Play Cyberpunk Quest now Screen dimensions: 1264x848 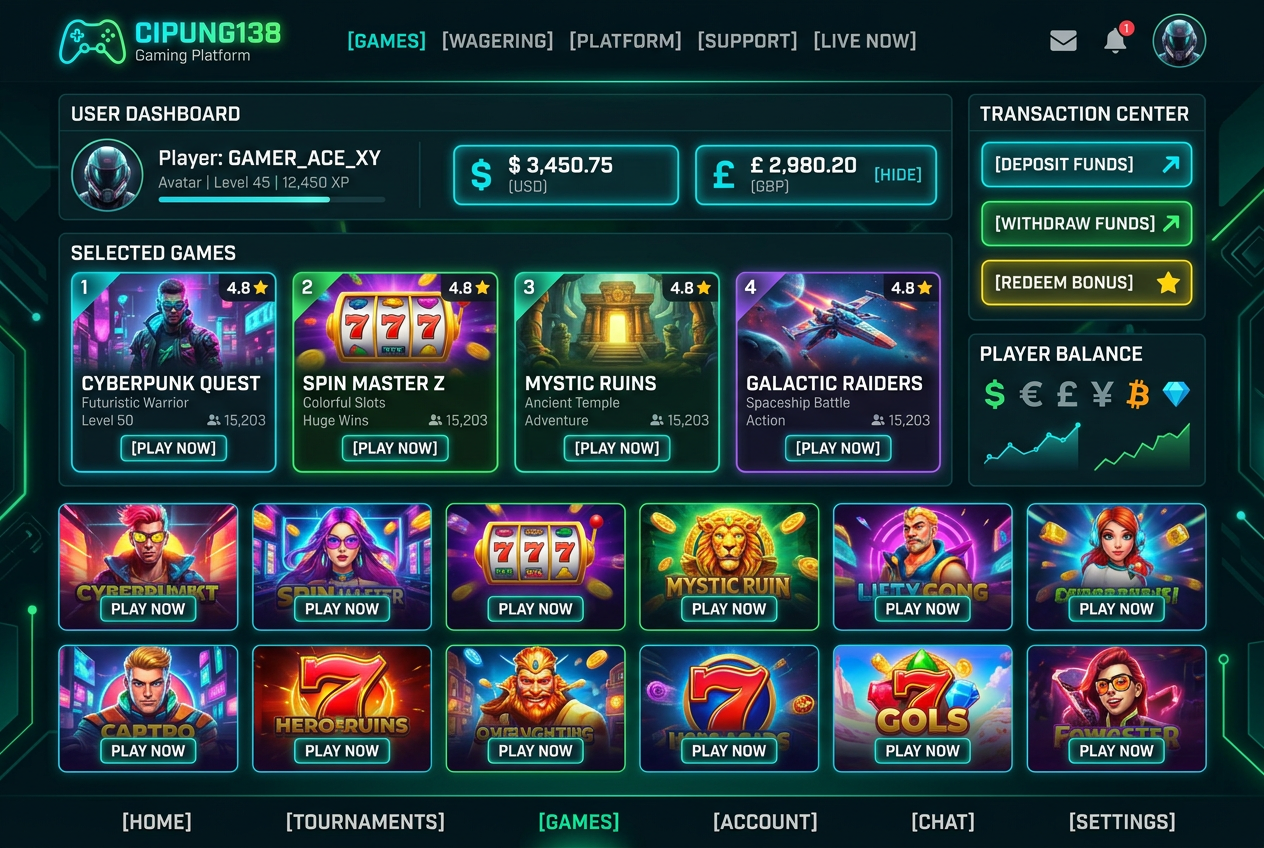point(174,448)
